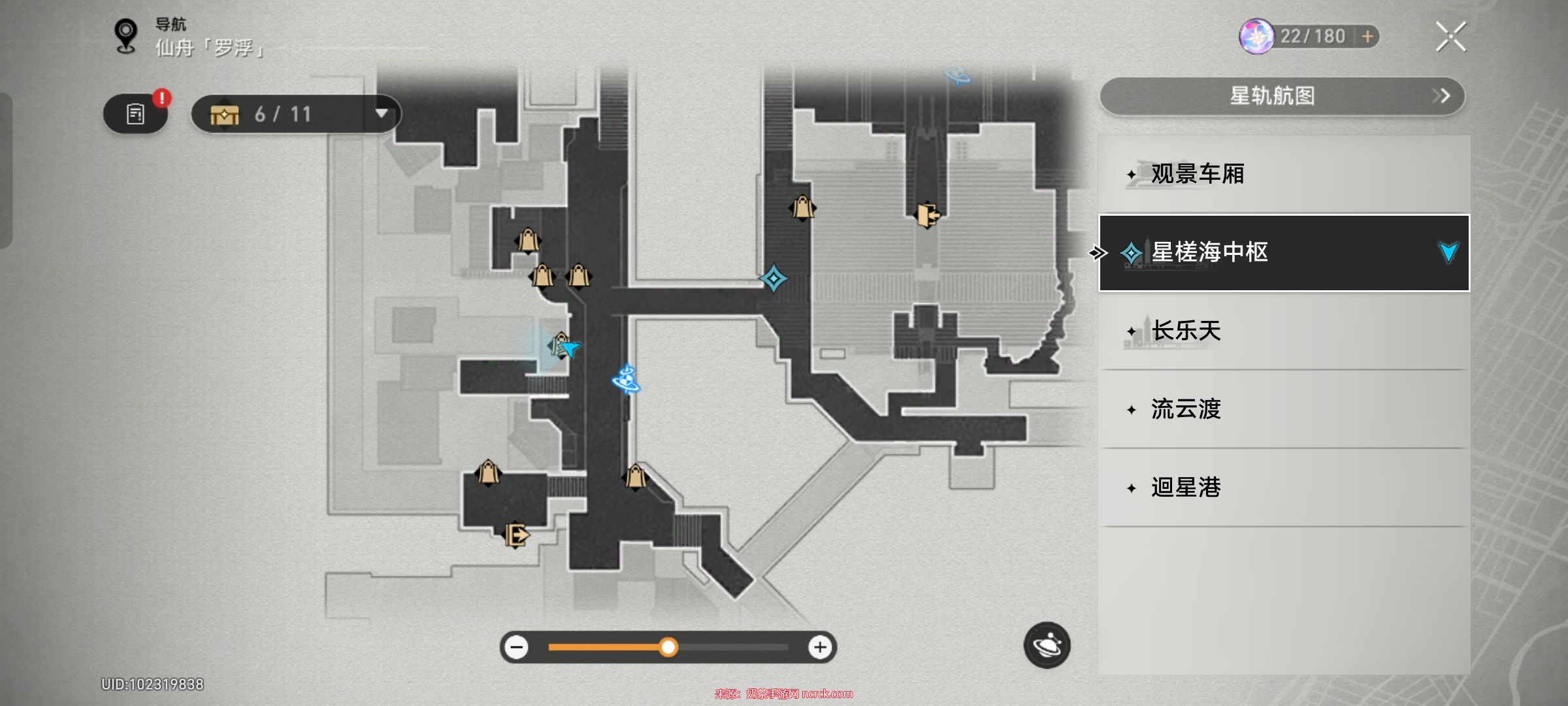Add Trailblaze Power with the plus icon
The height and width of the screenshot is (706, 1568).
[1367, 37]
